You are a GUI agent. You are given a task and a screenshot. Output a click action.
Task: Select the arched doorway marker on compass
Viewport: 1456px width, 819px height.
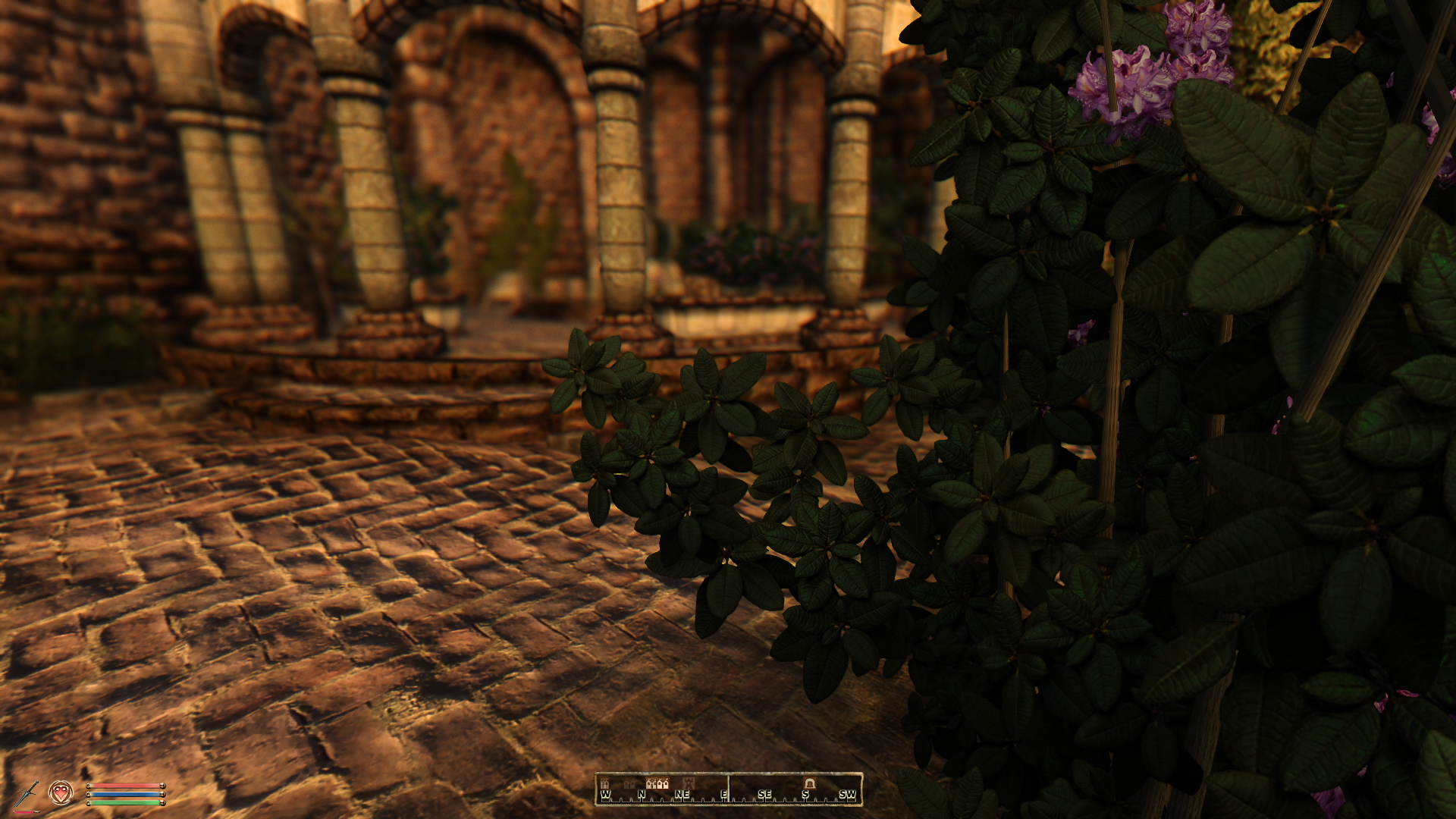tap(809, 783)
